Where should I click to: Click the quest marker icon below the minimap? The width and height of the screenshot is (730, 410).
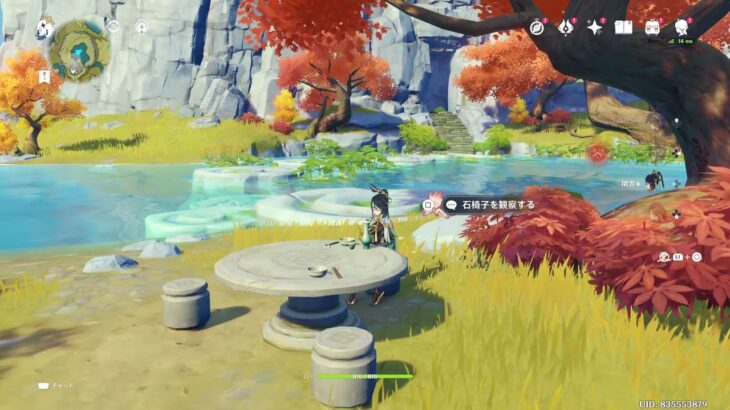click(44, 76)
